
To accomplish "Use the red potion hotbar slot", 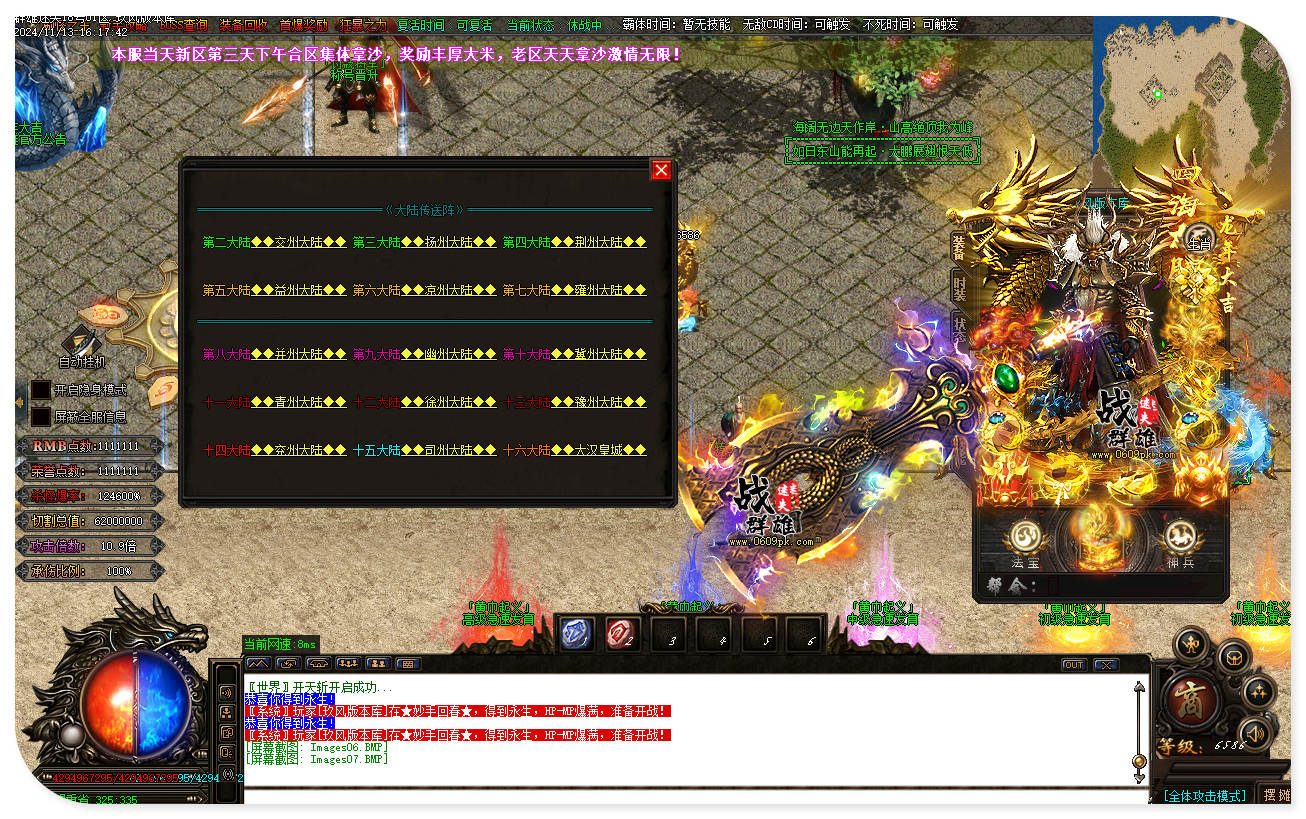I will click(622, 634).
